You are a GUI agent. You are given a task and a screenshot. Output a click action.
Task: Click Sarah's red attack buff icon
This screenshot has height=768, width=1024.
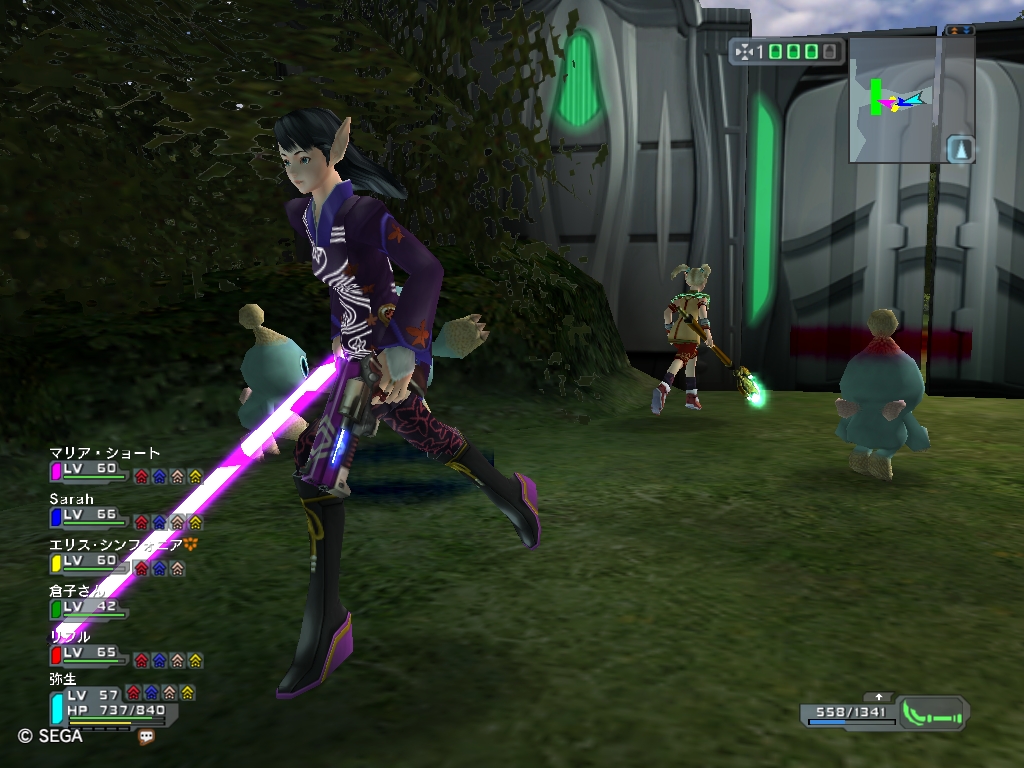142,522
